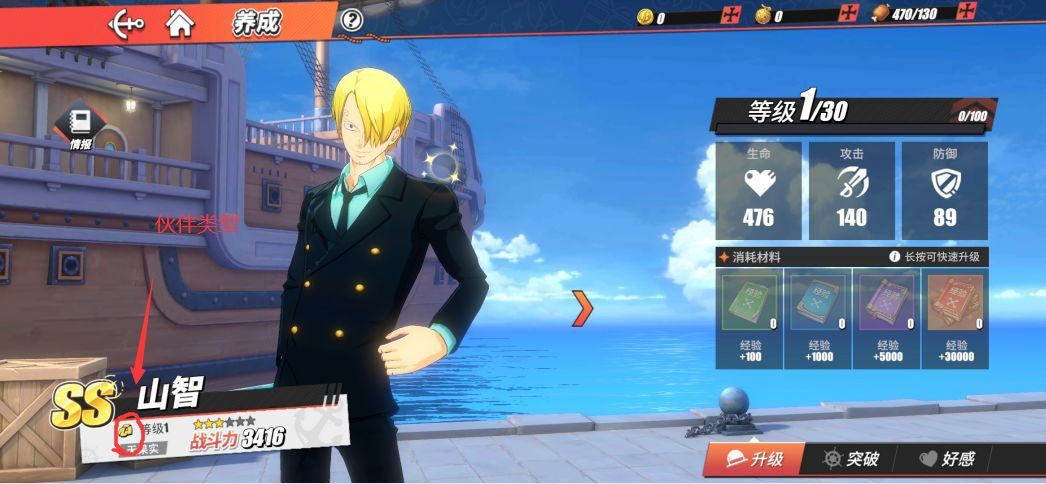This screenshot has height=484, width=1046.
Task: Tap the circled partner type icon
Action: pos(128,431)
